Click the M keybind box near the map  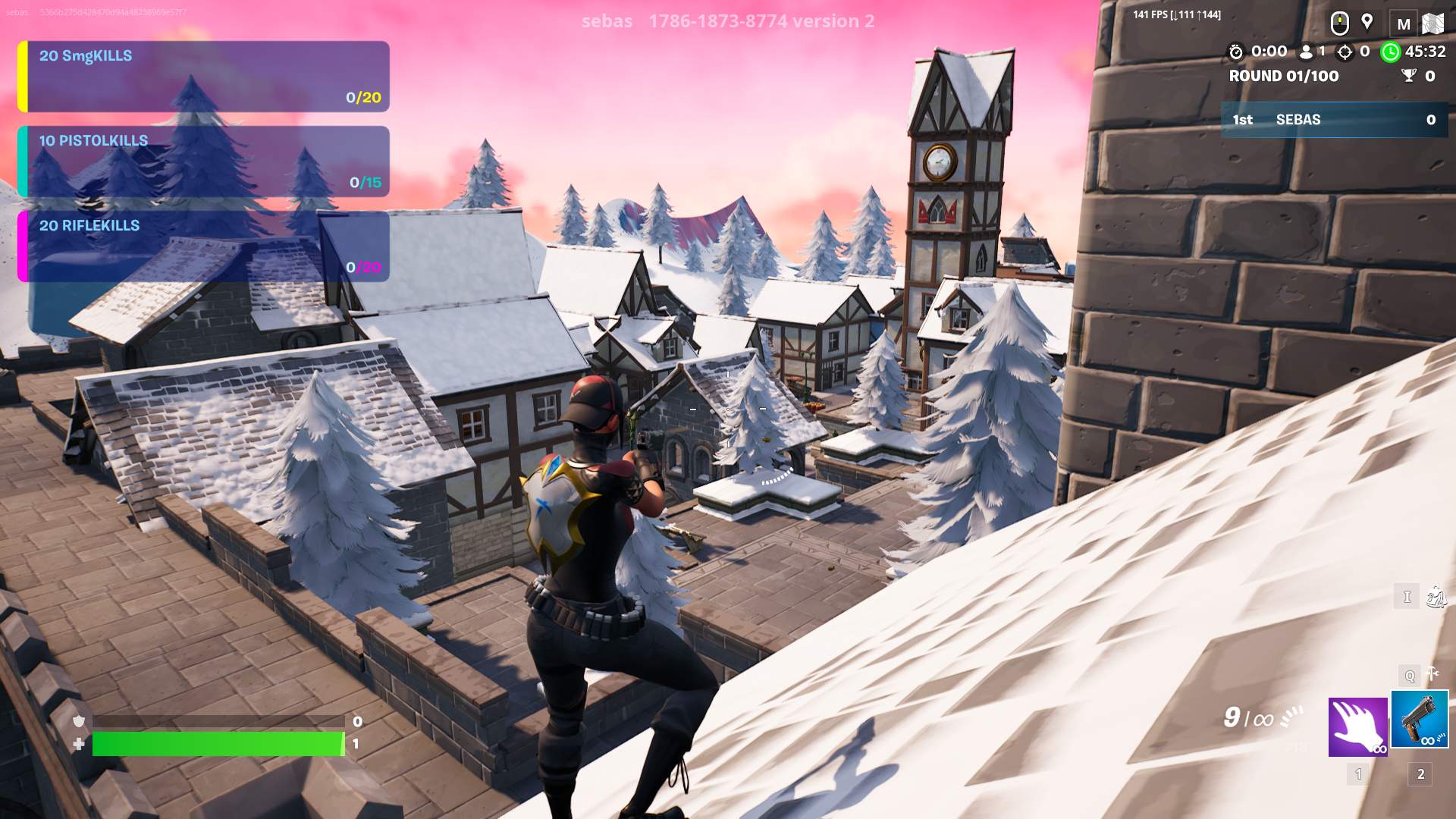(1404, 21)
